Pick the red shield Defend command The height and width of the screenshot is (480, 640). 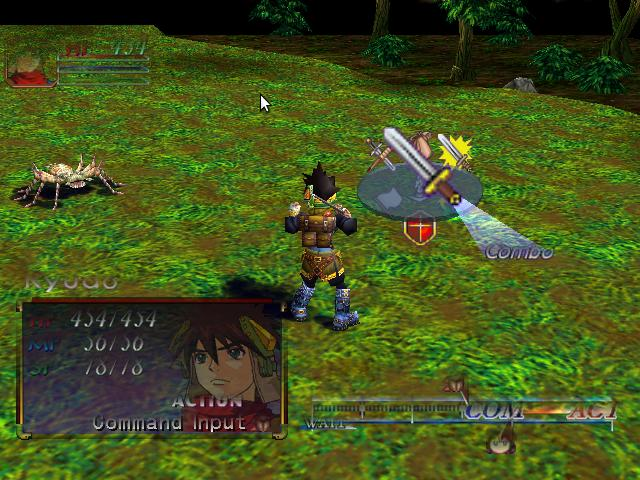[420, 230]
